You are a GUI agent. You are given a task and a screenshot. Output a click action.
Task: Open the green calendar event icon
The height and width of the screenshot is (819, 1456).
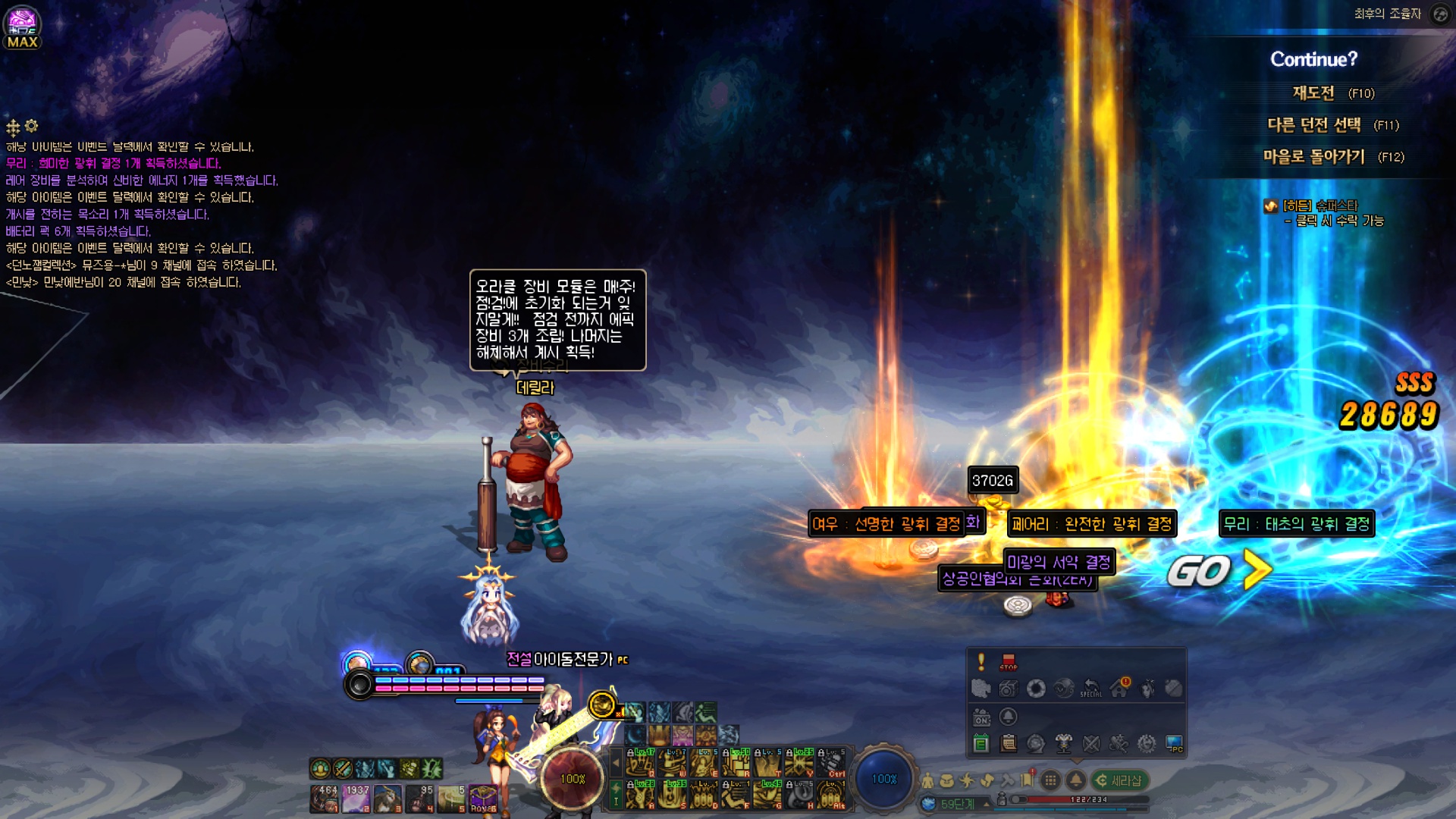click(981, 744)
